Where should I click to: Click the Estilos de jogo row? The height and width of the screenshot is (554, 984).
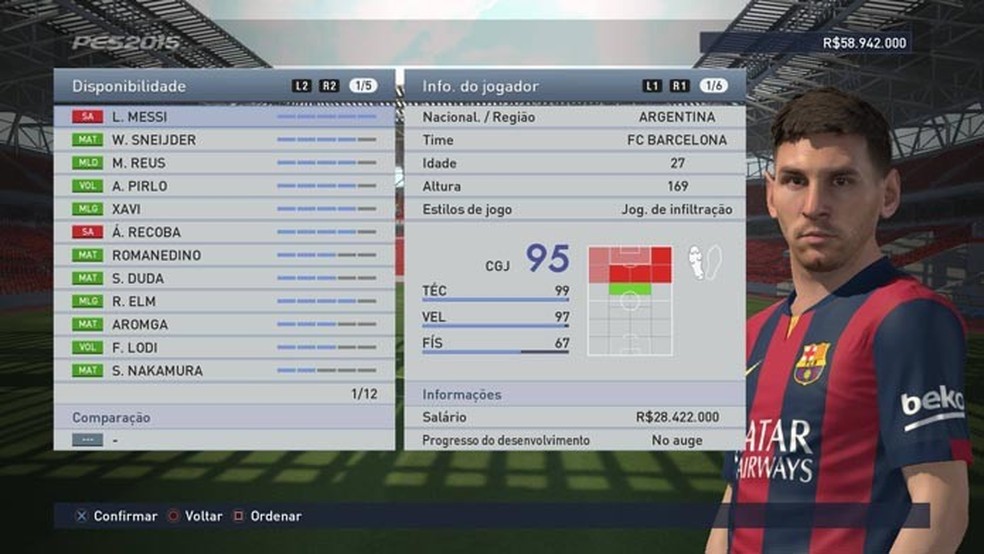pyautogui.click(x=574, y=209)
